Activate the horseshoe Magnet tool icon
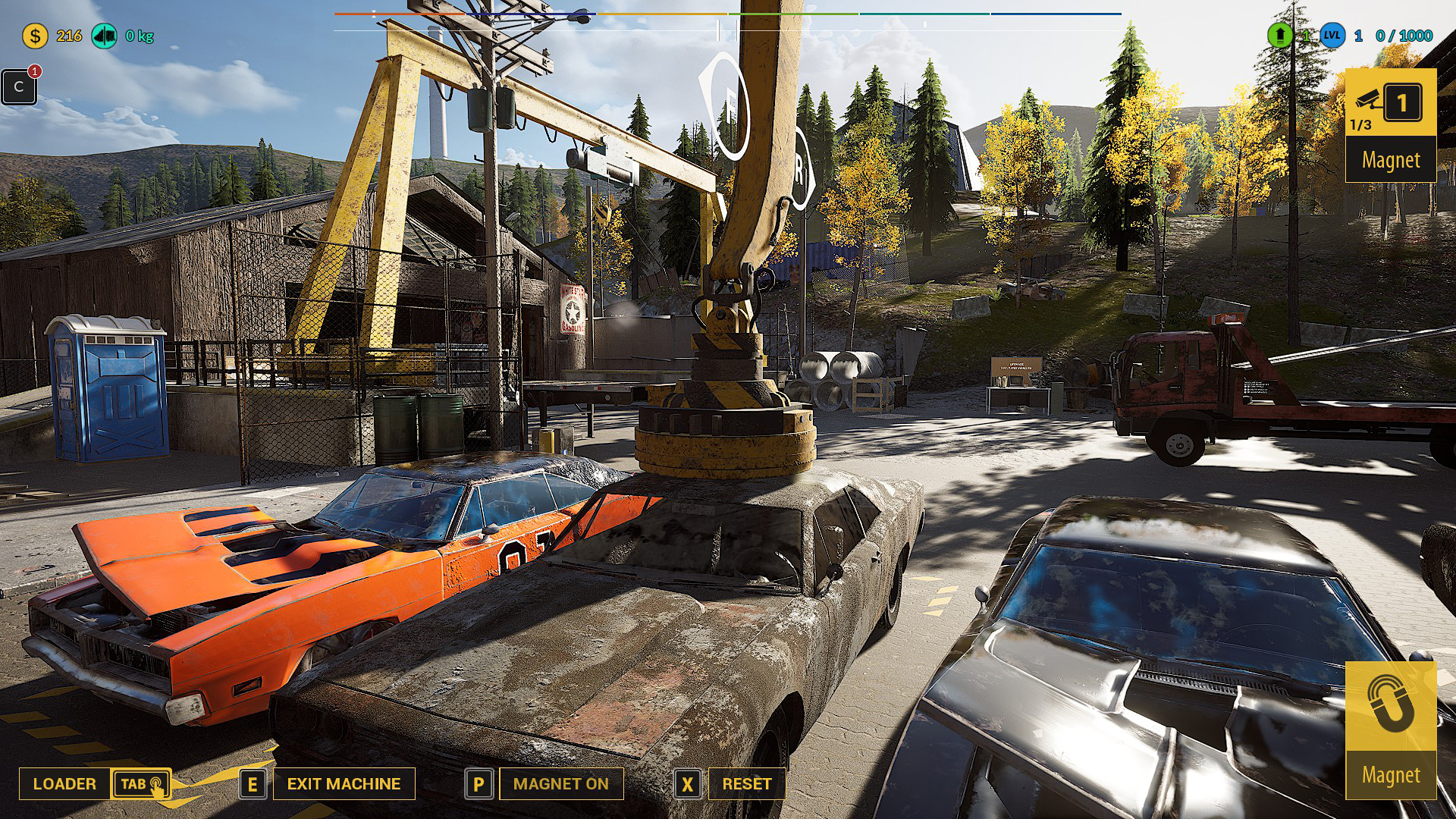The width and height of the screenshot is (1456, 819). click(1390, 705)
